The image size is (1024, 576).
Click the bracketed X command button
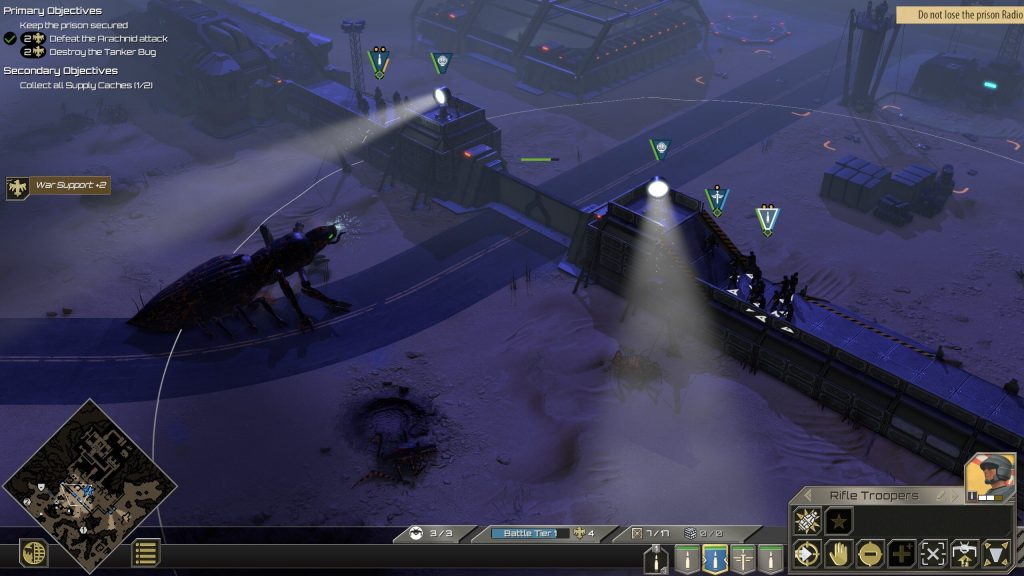click(933, 553)
